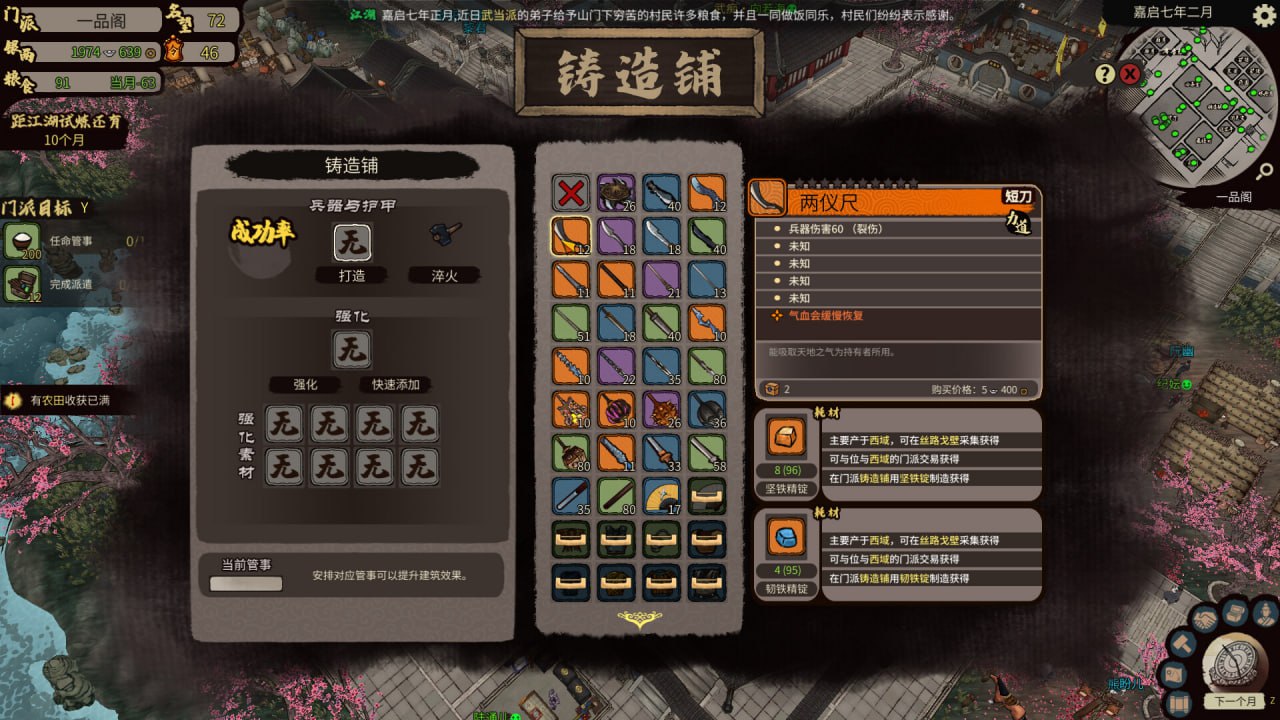Click the red X cancel icon atop the weapon grid
Screen dimensions: 1280x720
(570, 192)
